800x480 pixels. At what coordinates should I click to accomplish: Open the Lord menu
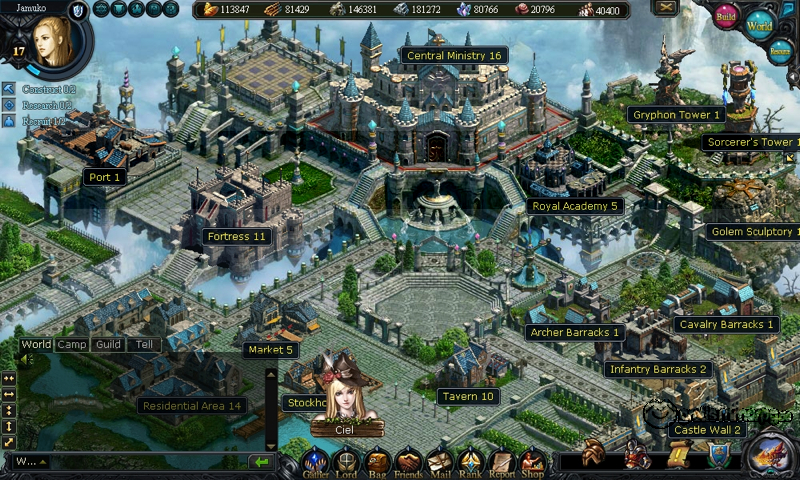tap(347, 461)
